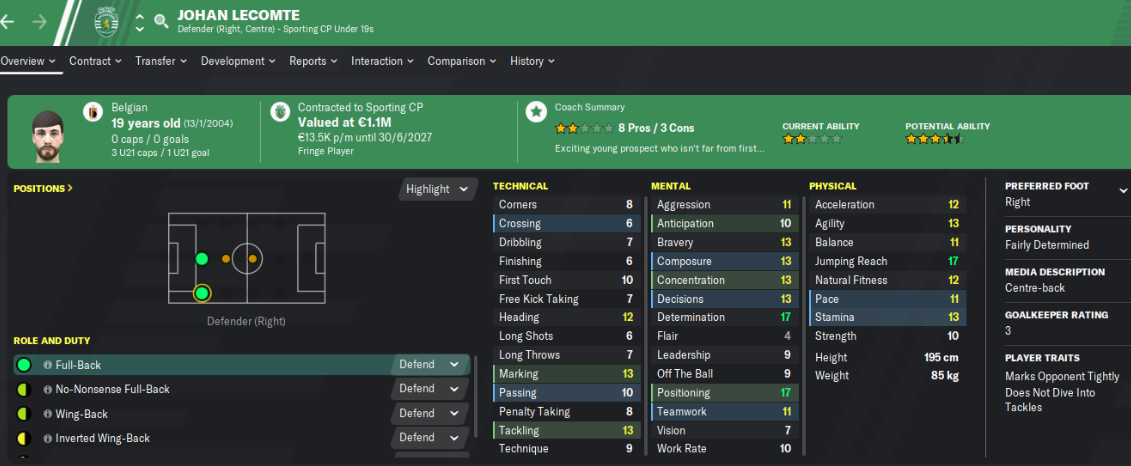
Task: Show the Reports tab
Action: [313, 61]
